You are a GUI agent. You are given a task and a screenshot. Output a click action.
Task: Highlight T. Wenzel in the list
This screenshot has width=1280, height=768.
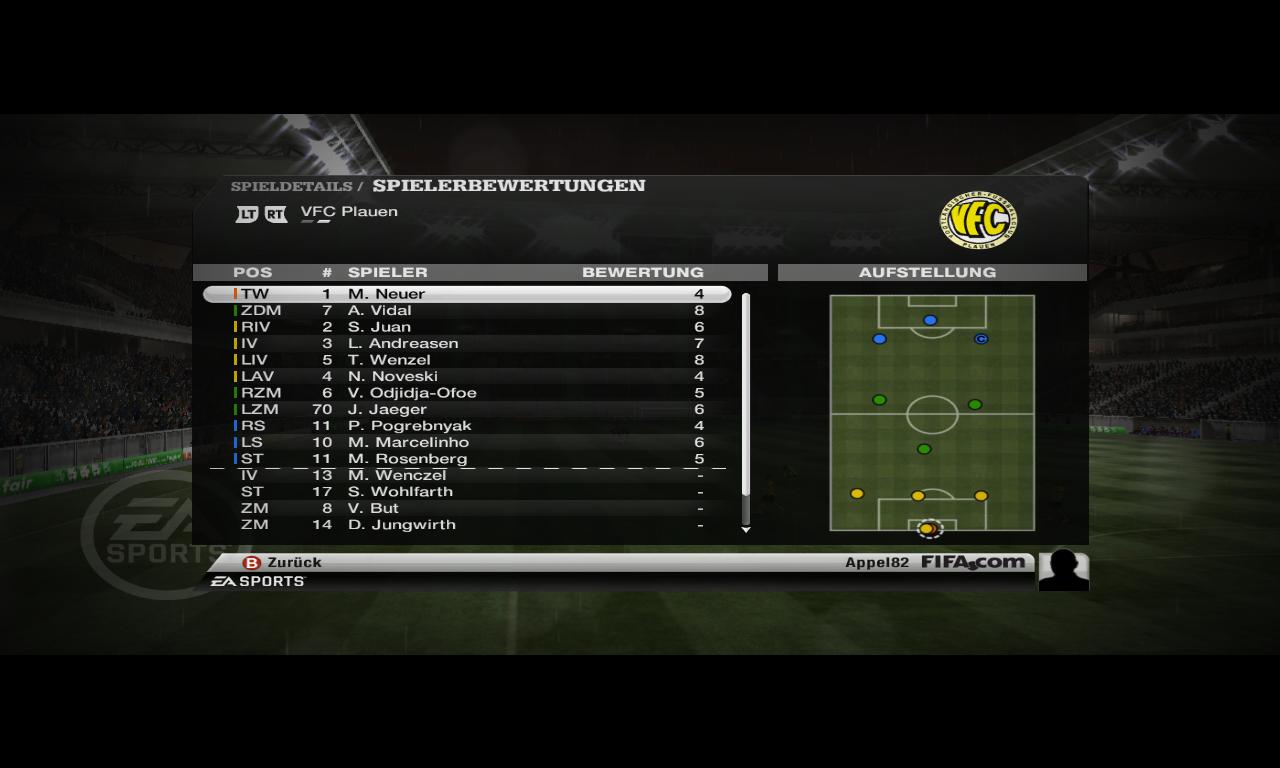467,360
